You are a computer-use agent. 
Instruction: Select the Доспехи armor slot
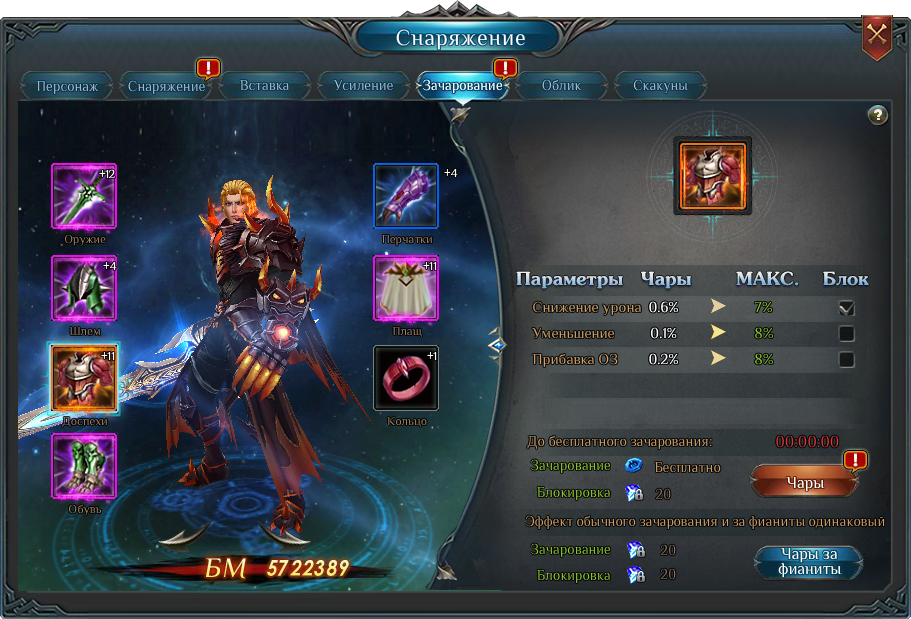[84, 378]
